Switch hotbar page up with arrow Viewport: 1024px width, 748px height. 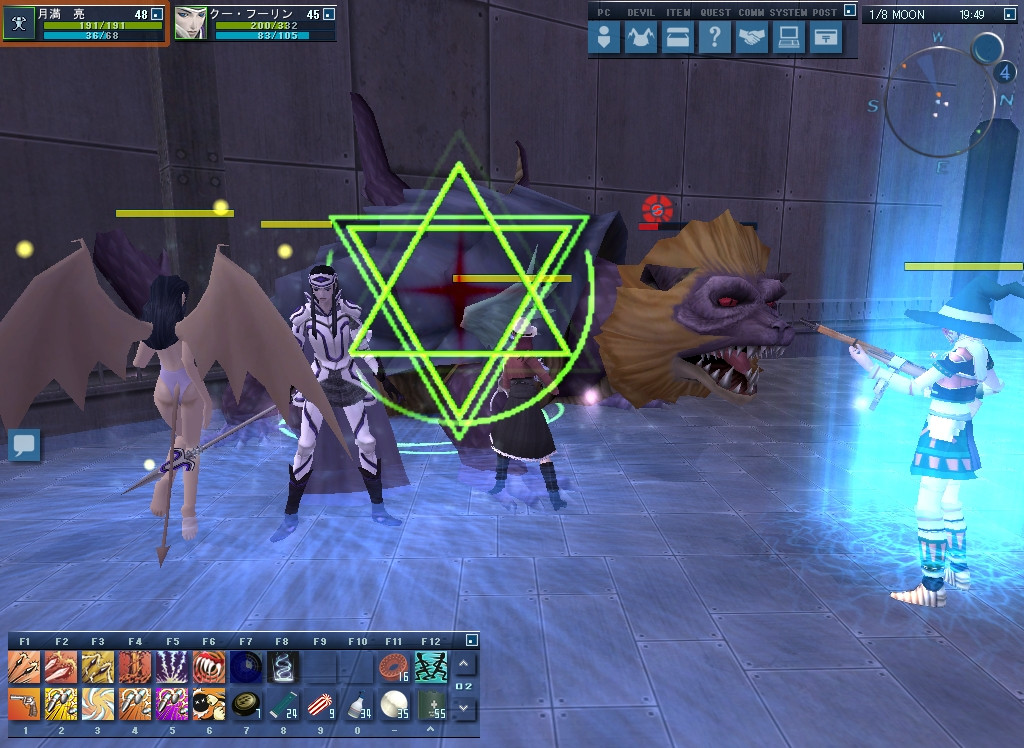pyautogui.click(x=464, y=664)
